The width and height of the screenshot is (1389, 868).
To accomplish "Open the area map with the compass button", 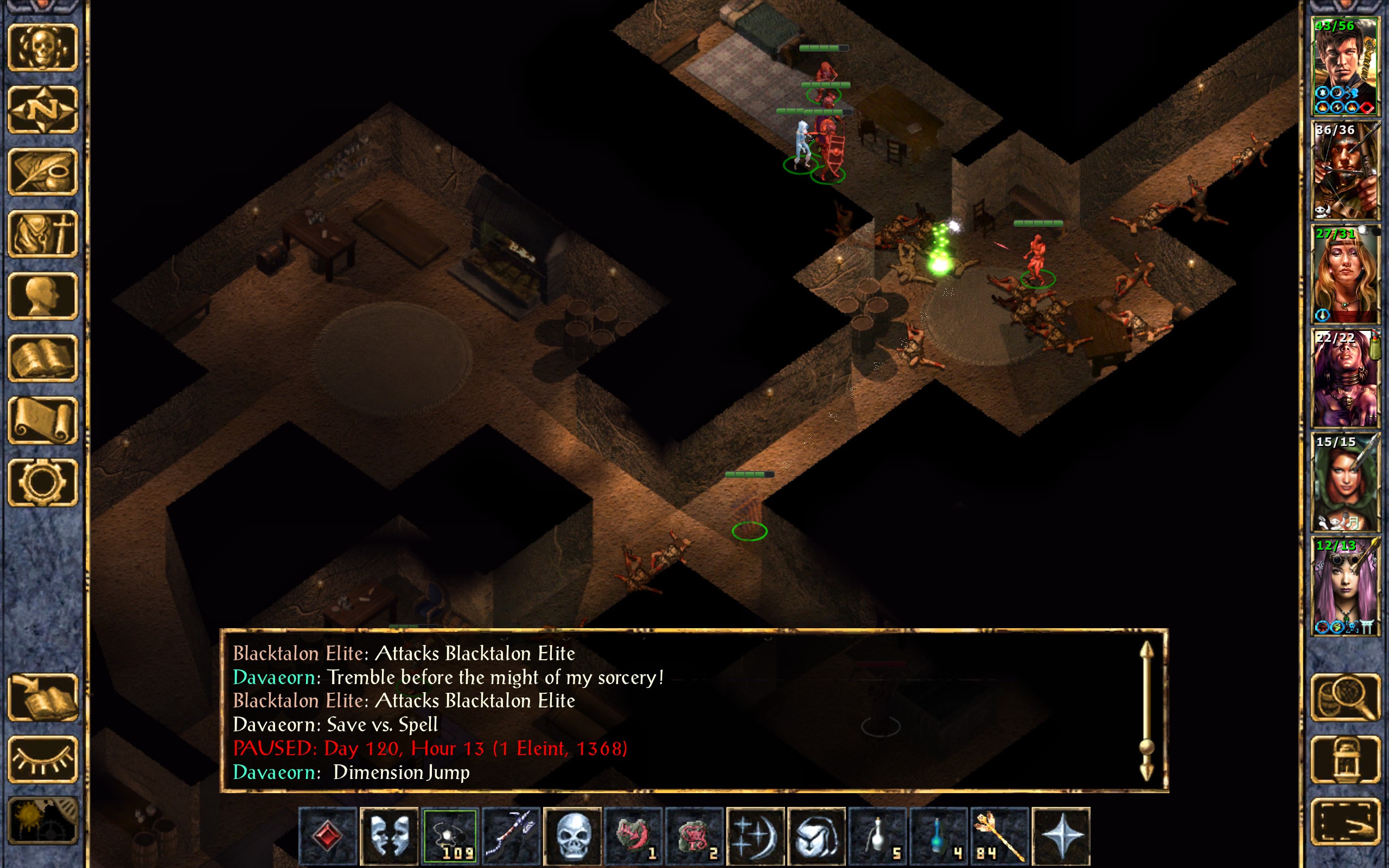I will coord(43,109).
